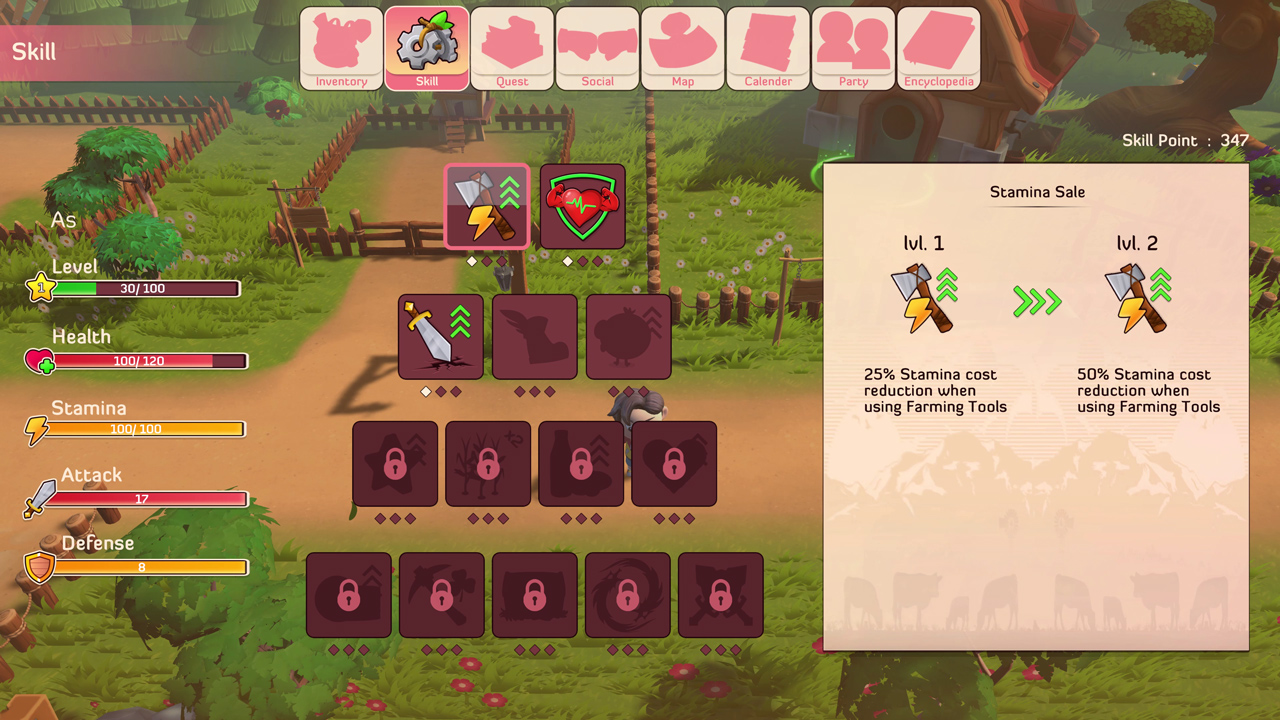Open the locked pickaxe and clover skill
This screenshot has height=720, width=1280.
tap(441, 594)
